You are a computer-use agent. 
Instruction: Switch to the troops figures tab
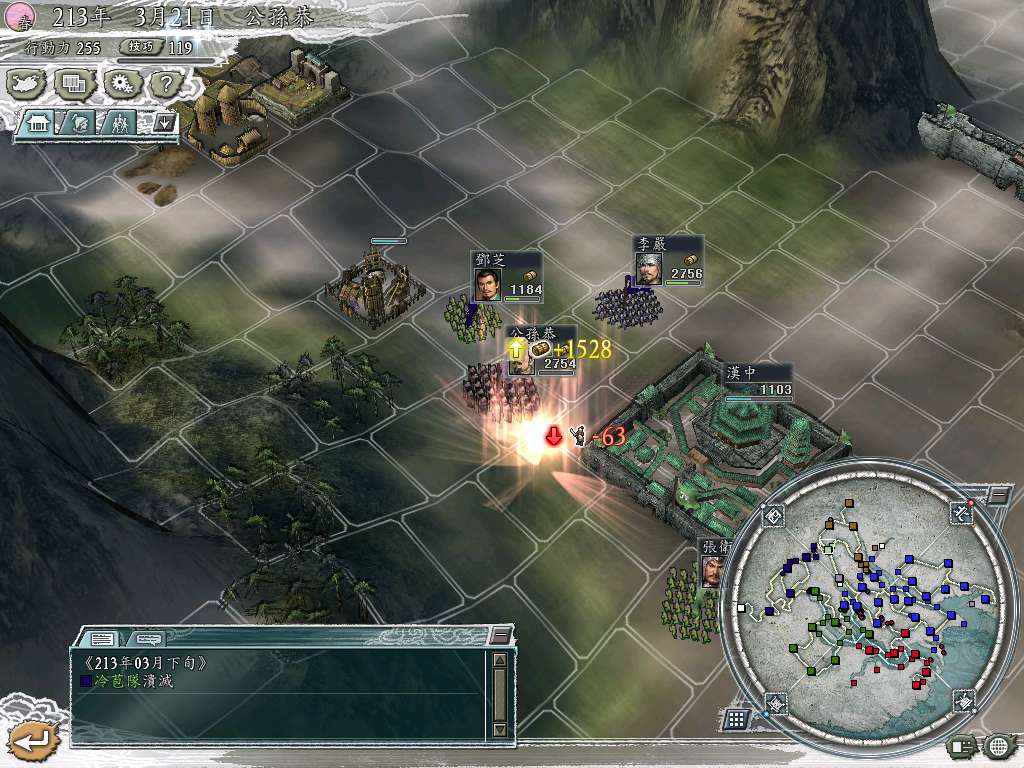click(120, 124)
